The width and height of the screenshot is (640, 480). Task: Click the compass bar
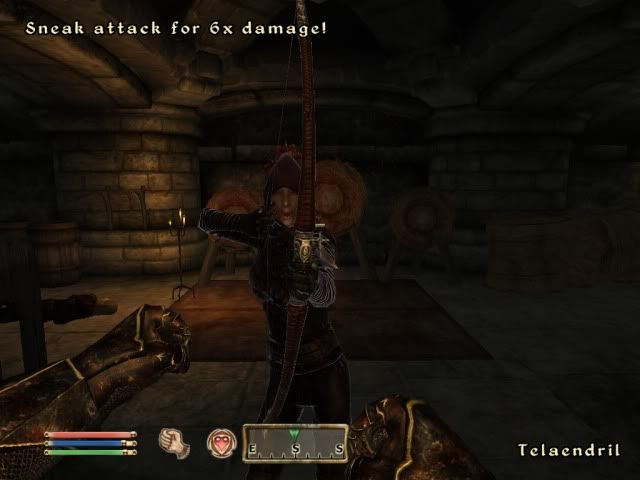point(295,442)
